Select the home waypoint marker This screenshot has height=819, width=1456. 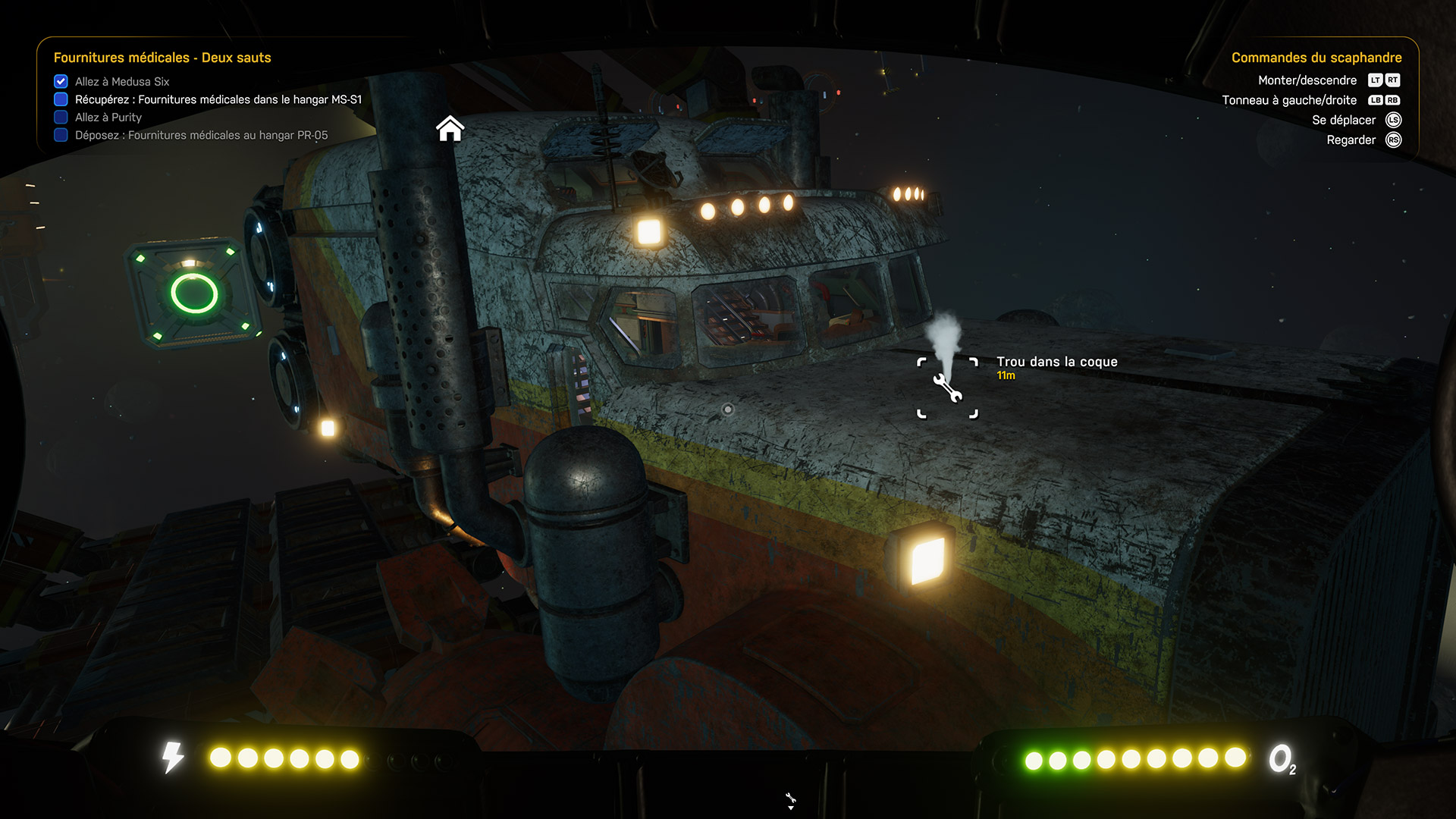click(450, 129)
